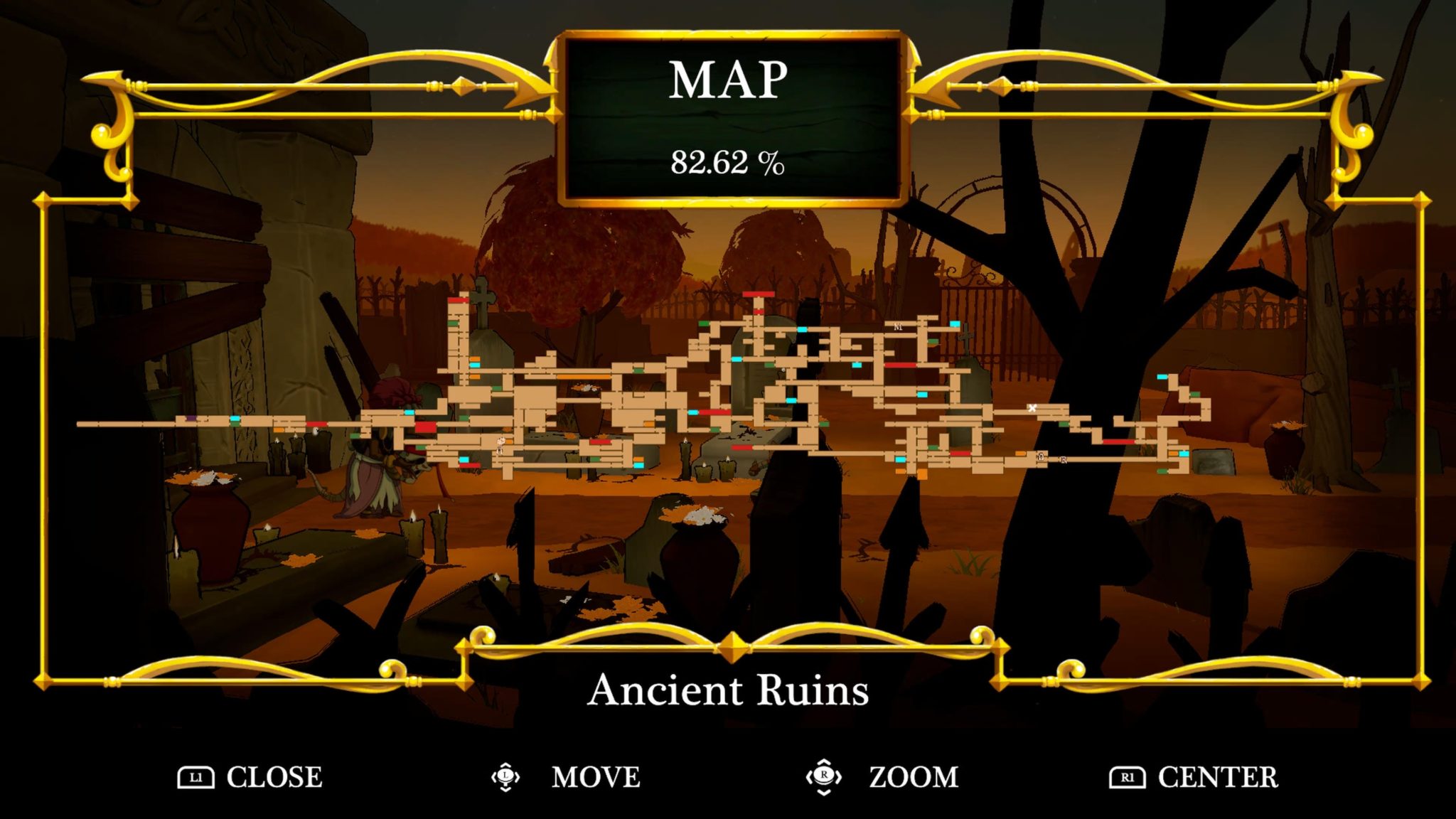This screenshot has height=819, width=1456.
Task: Choose the ZOOM map option
Action: pos(913,777)
